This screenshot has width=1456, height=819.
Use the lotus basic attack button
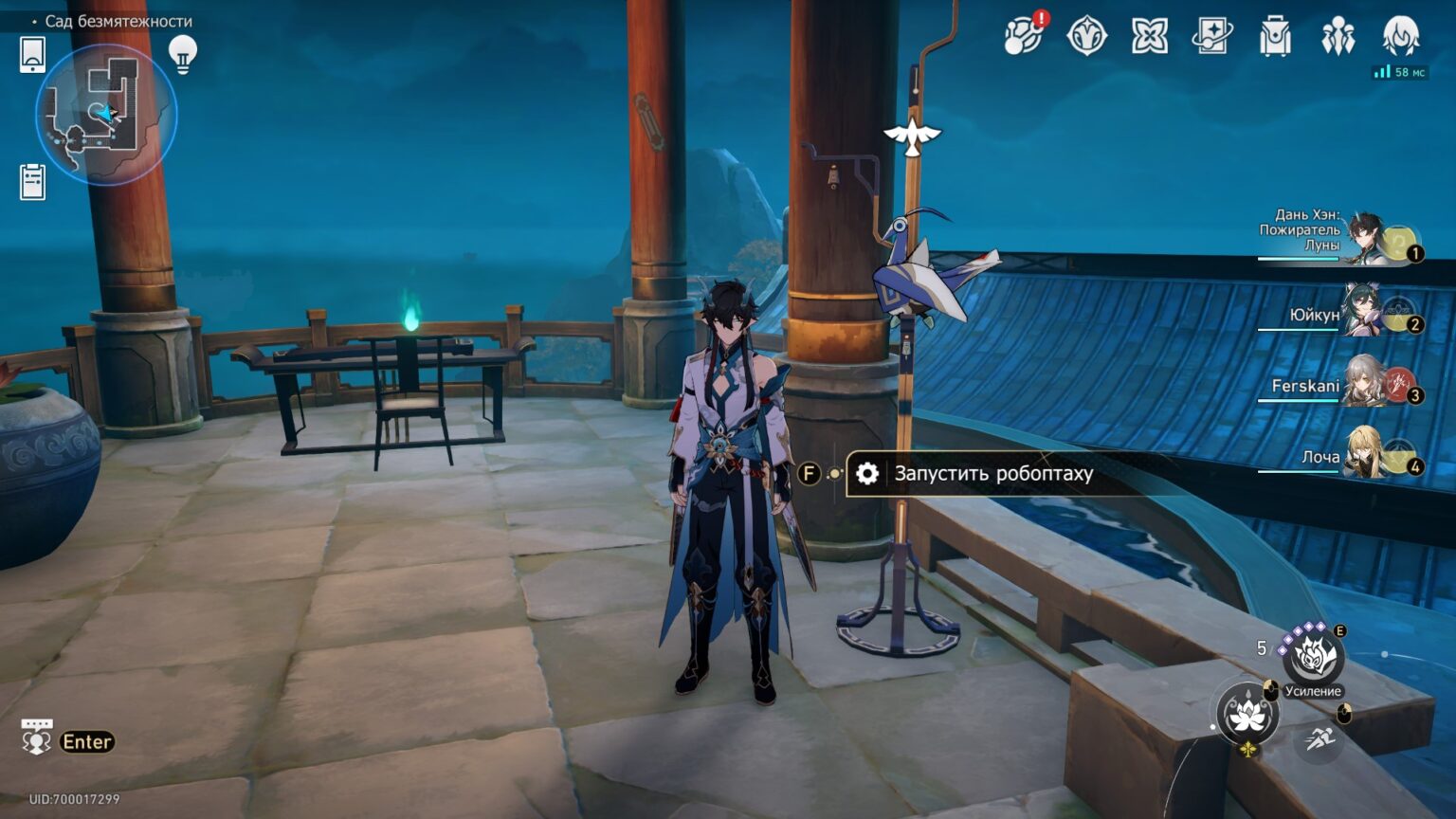click(1247, 714)
